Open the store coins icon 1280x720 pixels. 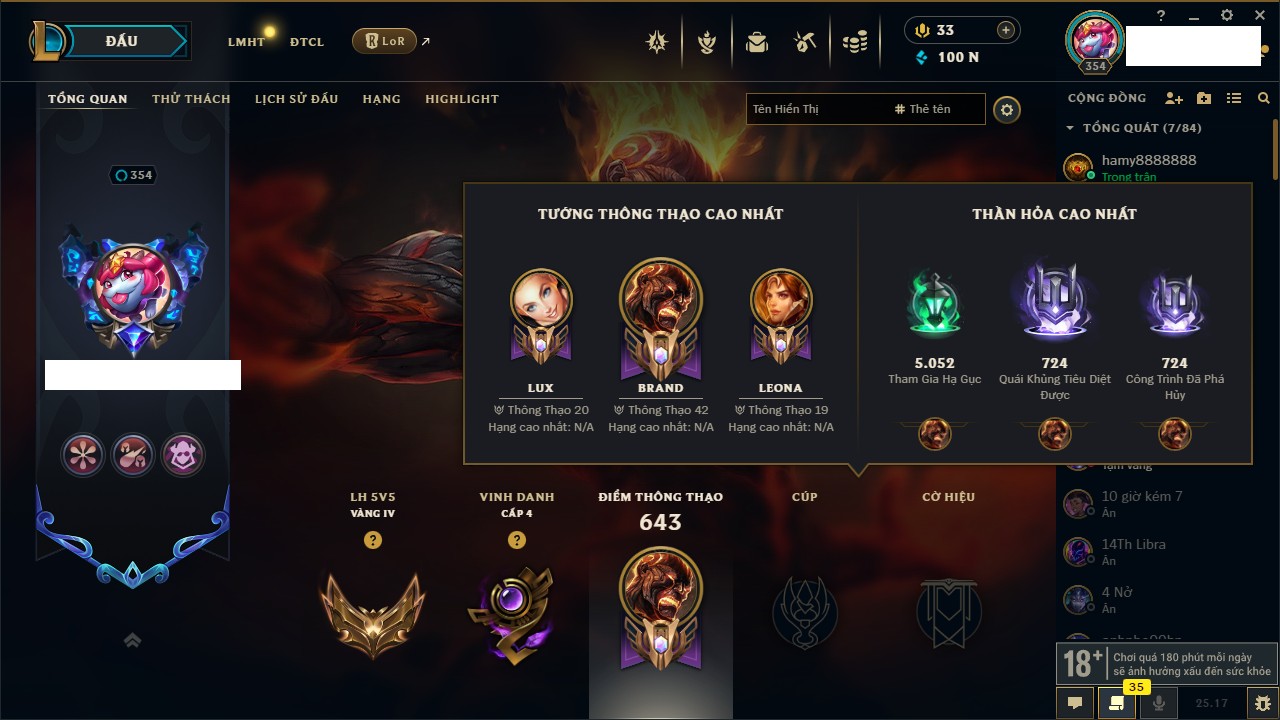[854, 42]
